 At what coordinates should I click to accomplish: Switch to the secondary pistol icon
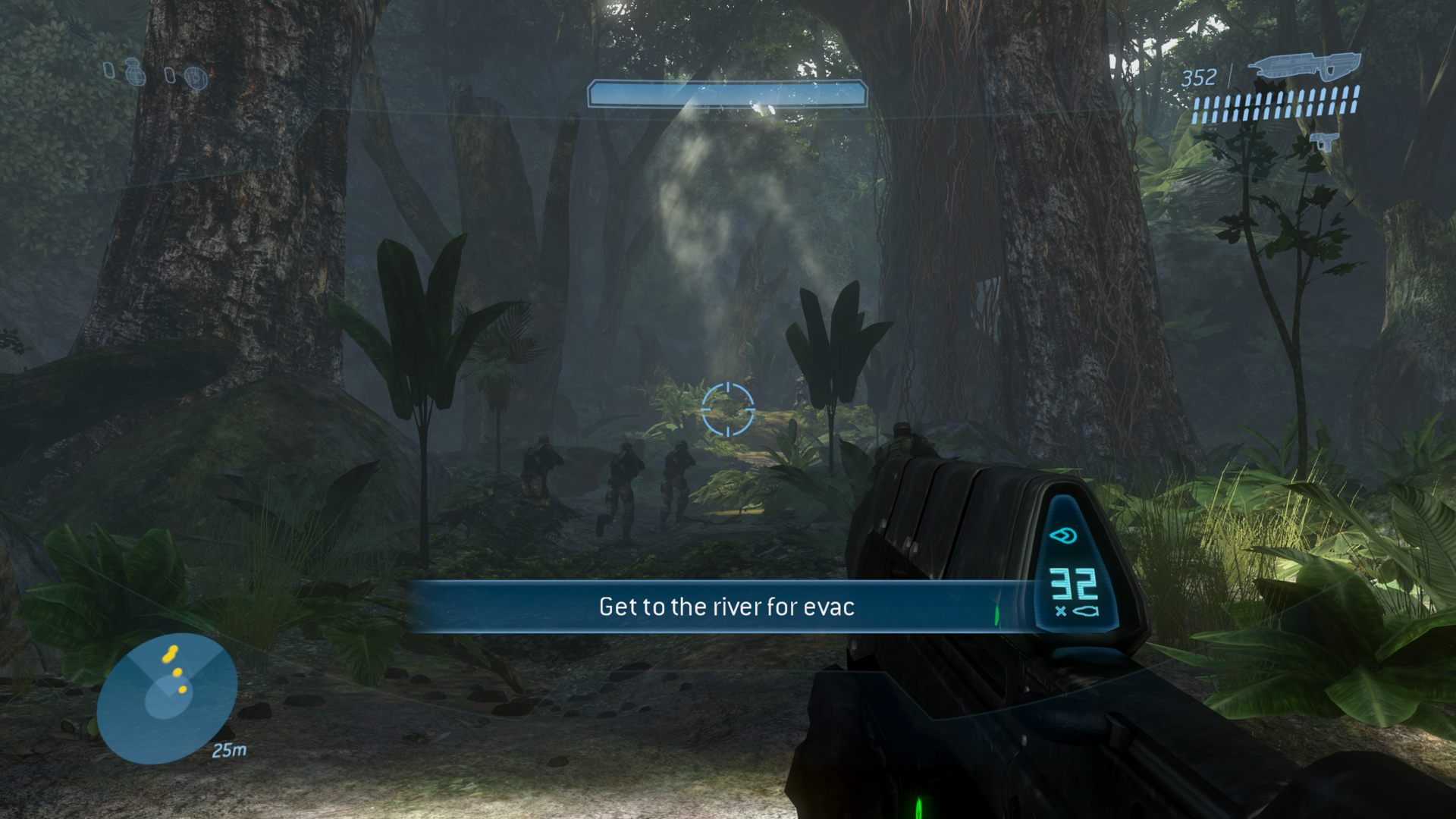coord(1325,141)
